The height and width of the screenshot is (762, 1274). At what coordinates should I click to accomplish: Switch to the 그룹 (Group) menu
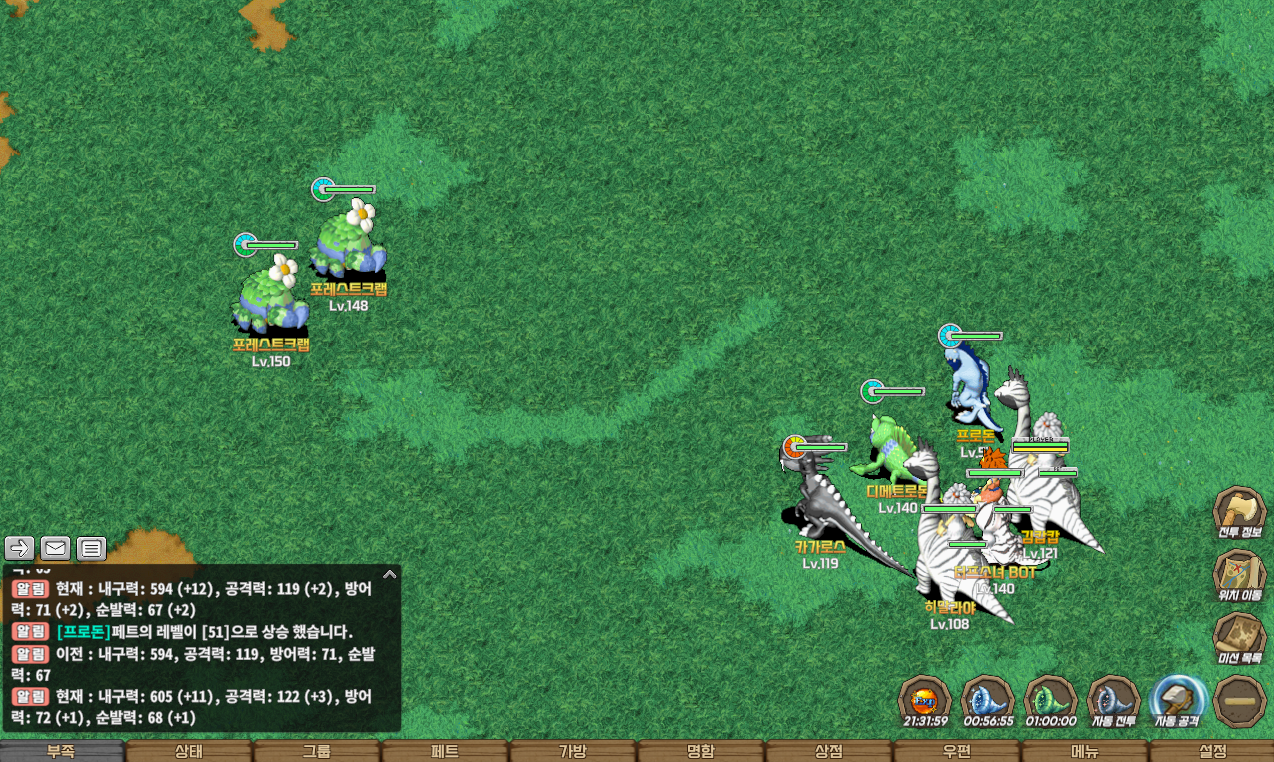click(x=317, y=751)
